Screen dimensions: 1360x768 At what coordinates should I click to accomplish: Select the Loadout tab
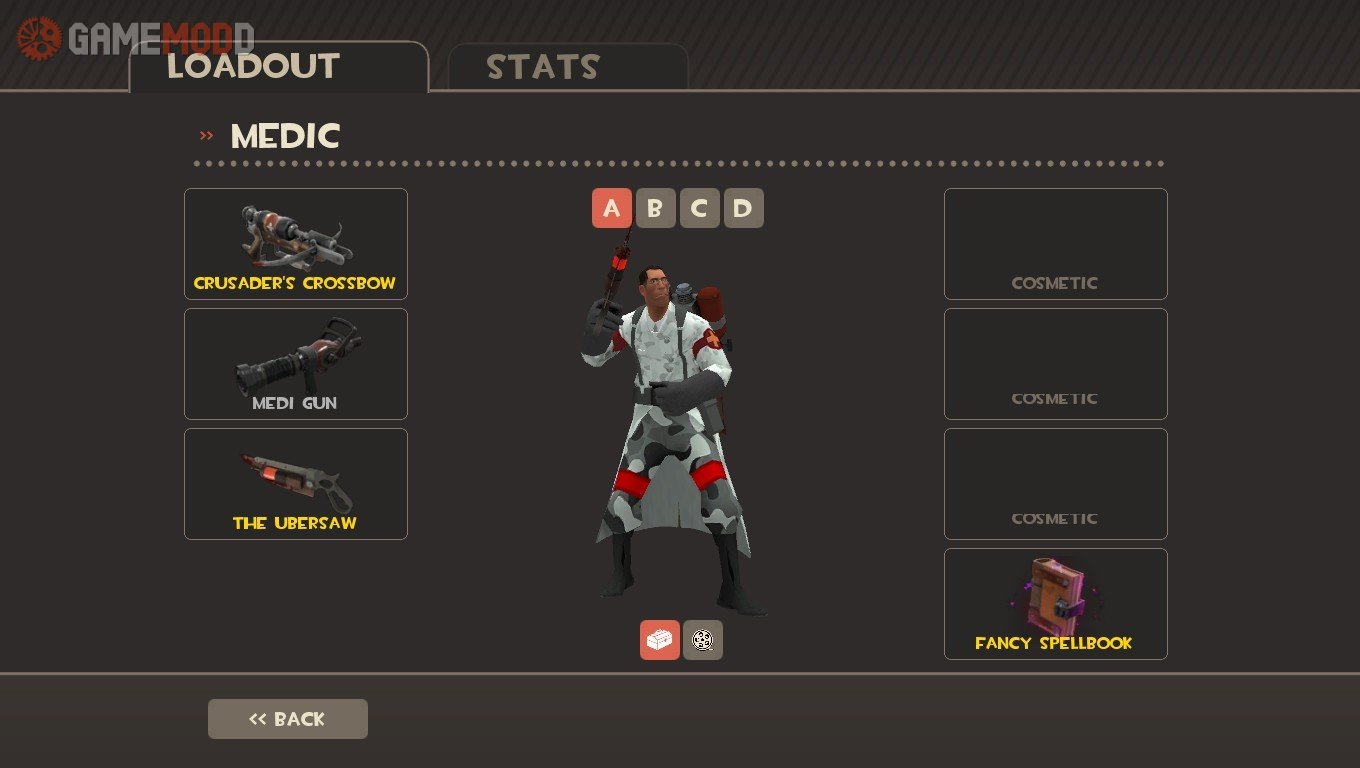(278, 67)
